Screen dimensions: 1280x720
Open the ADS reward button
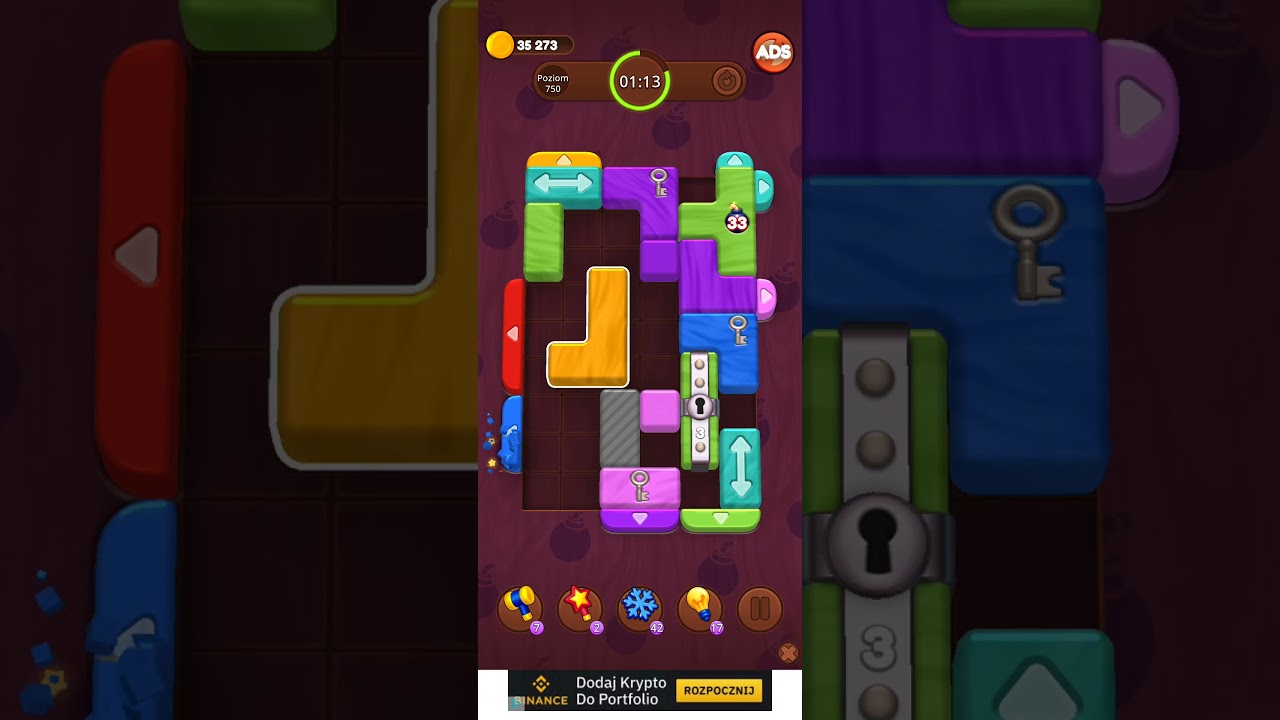pos(770,52)
